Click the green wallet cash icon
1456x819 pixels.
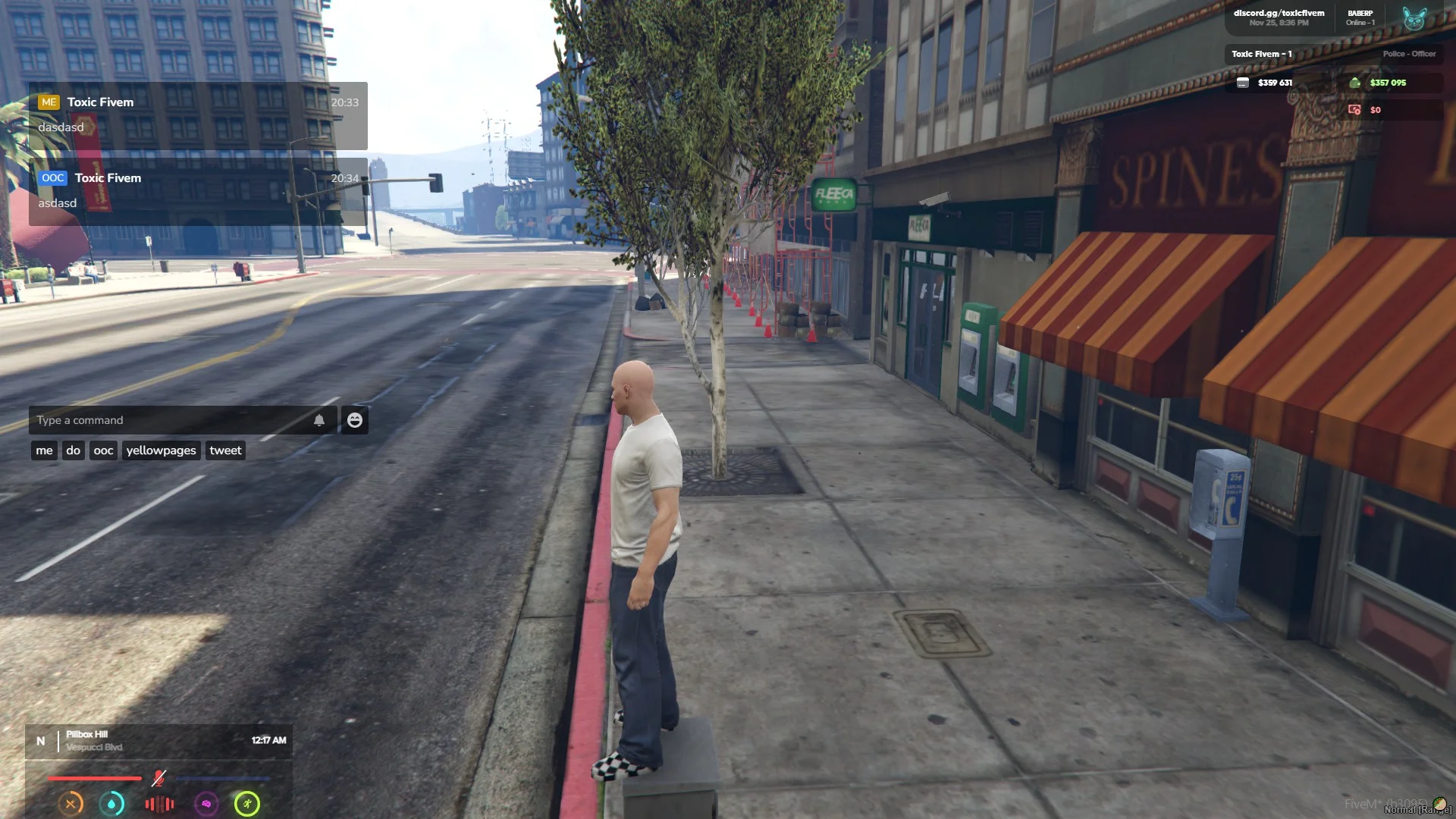(1354, 83)
